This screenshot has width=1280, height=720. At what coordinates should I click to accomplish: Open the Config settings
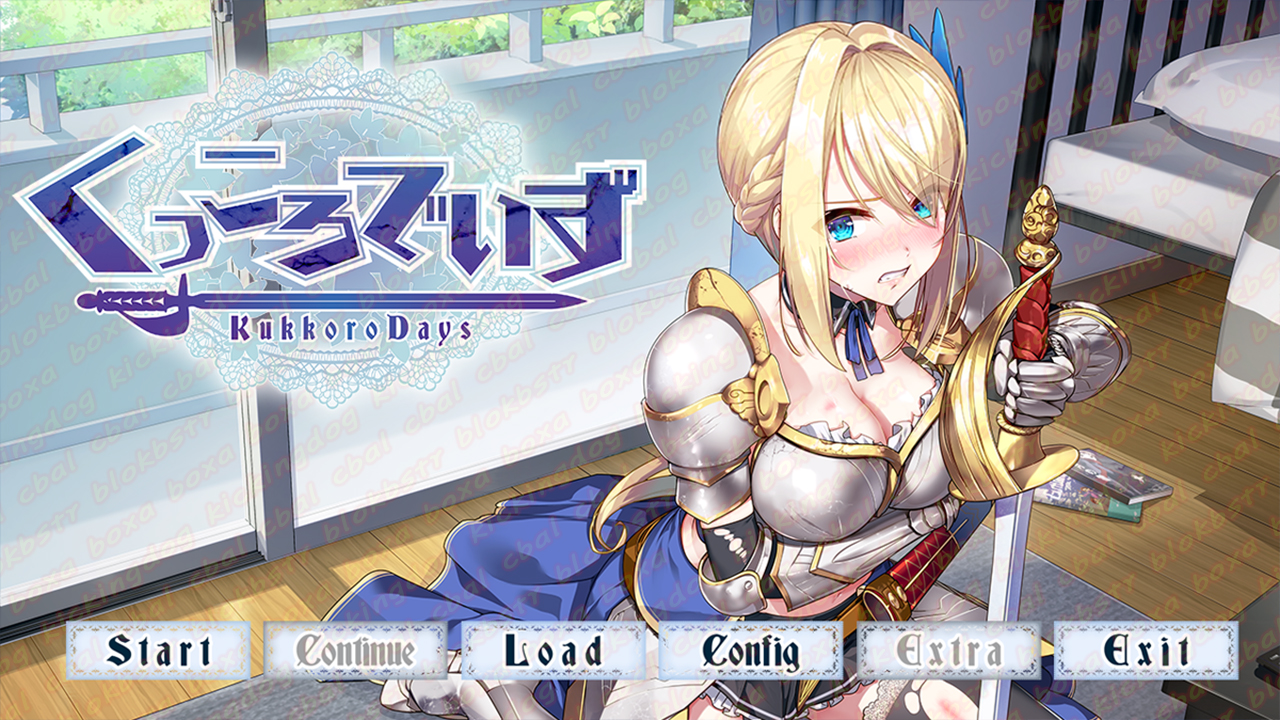[x=750, y=651]
